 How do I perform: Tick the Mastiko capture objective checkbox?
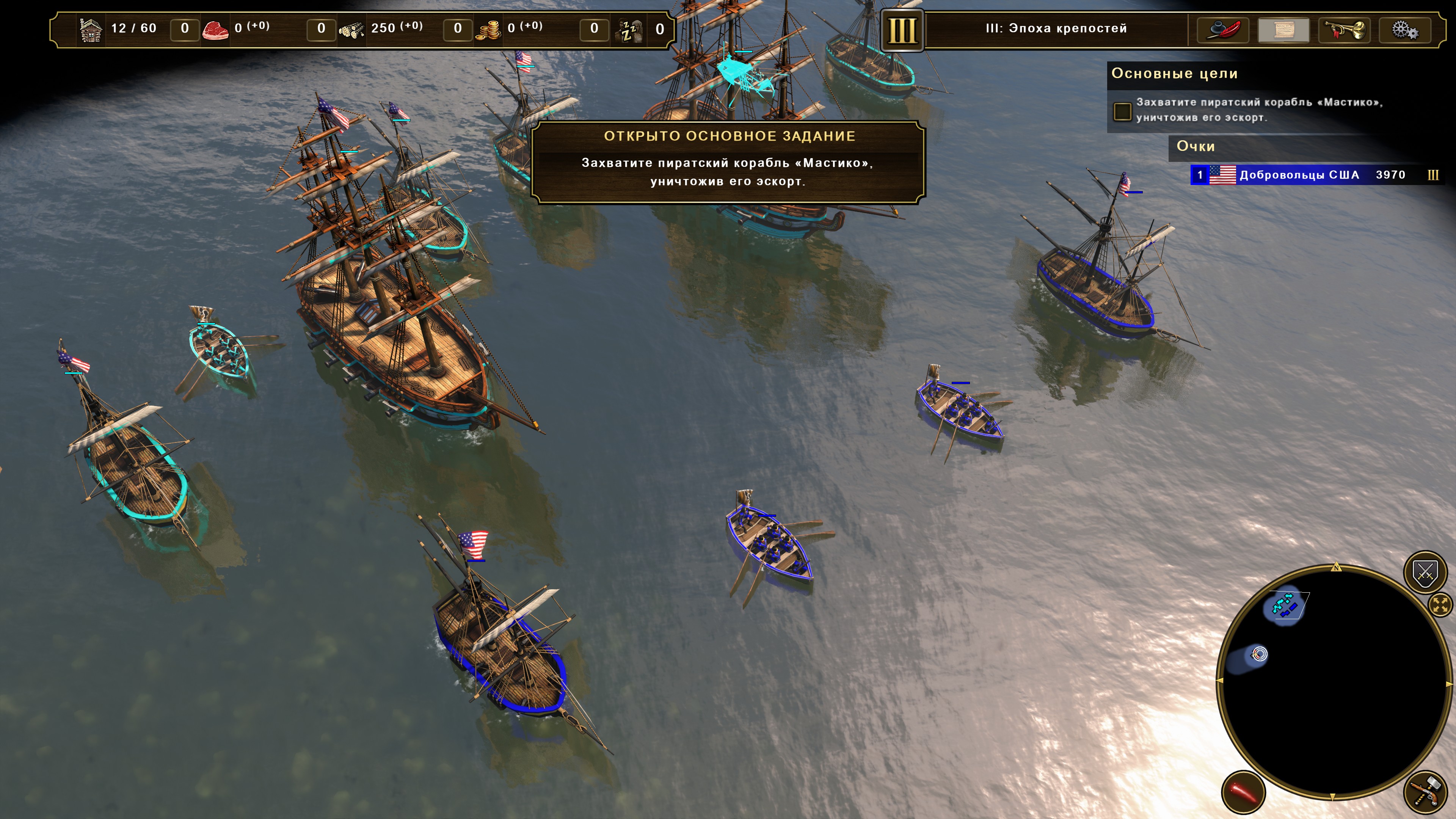[x=1122, y=111]
